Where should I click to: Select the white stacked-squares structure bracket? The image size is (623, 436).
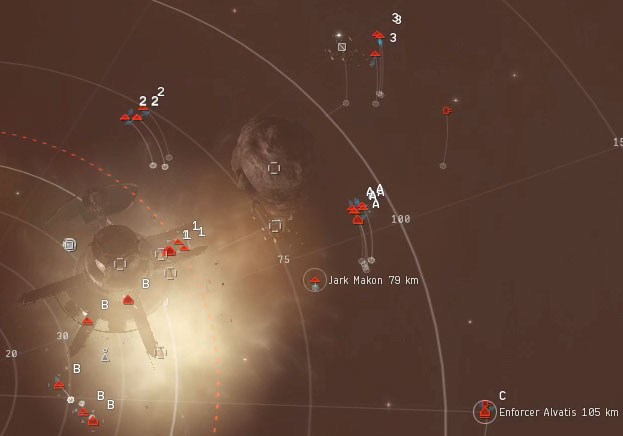point(69,244)
